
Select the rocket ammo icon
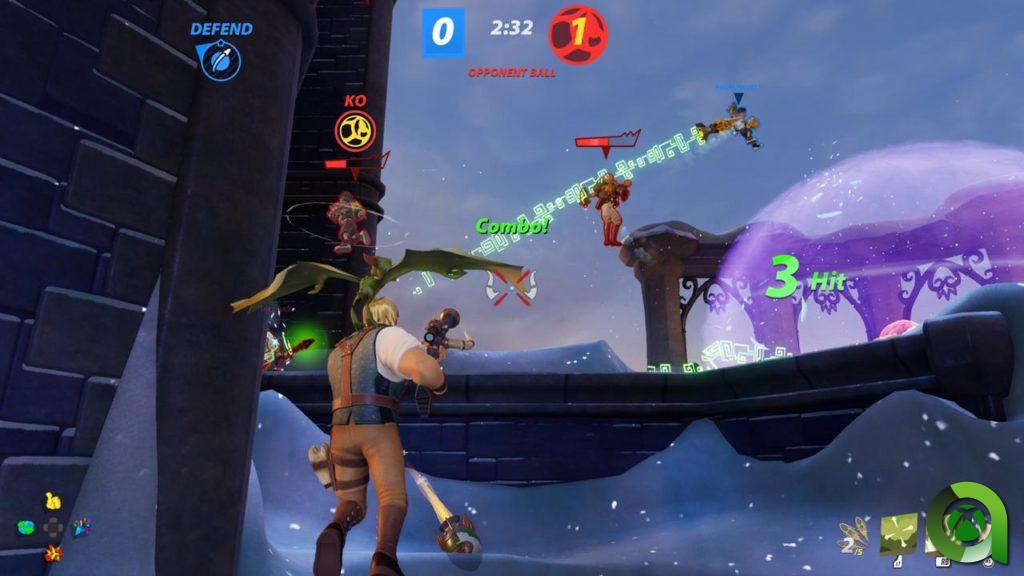pyautogui.click(x=852, y=535)
